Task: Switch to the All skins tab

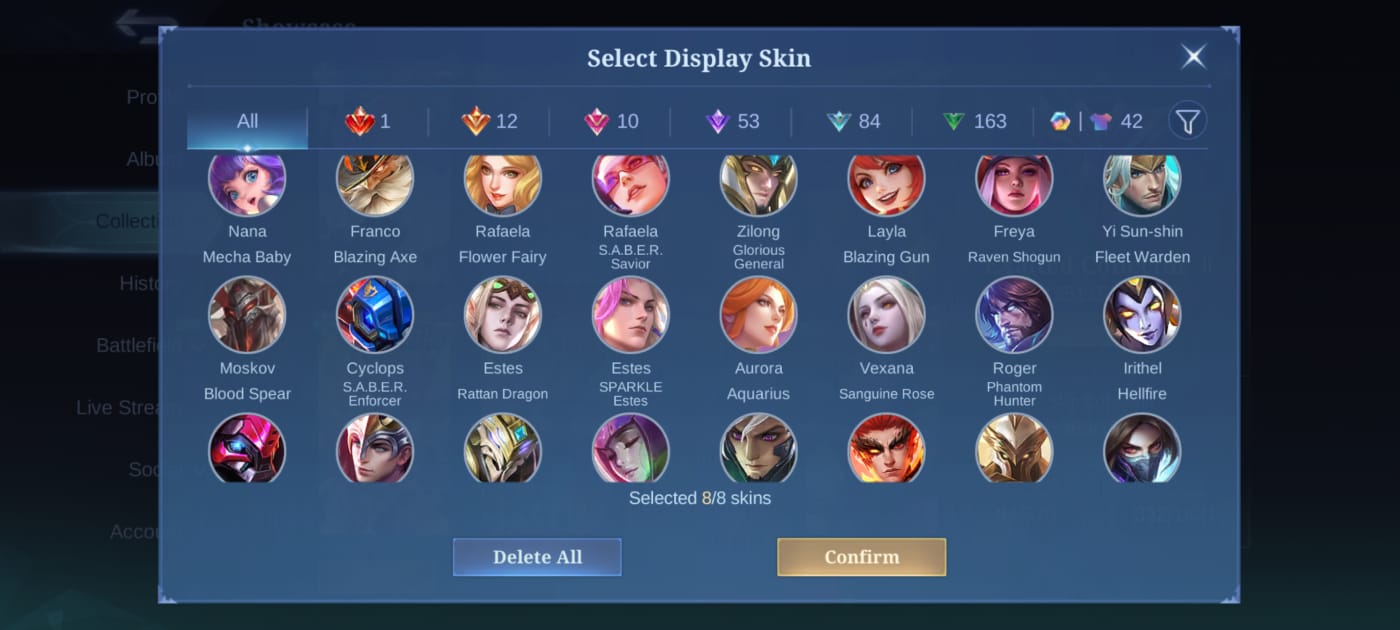Action: point(247,122)
